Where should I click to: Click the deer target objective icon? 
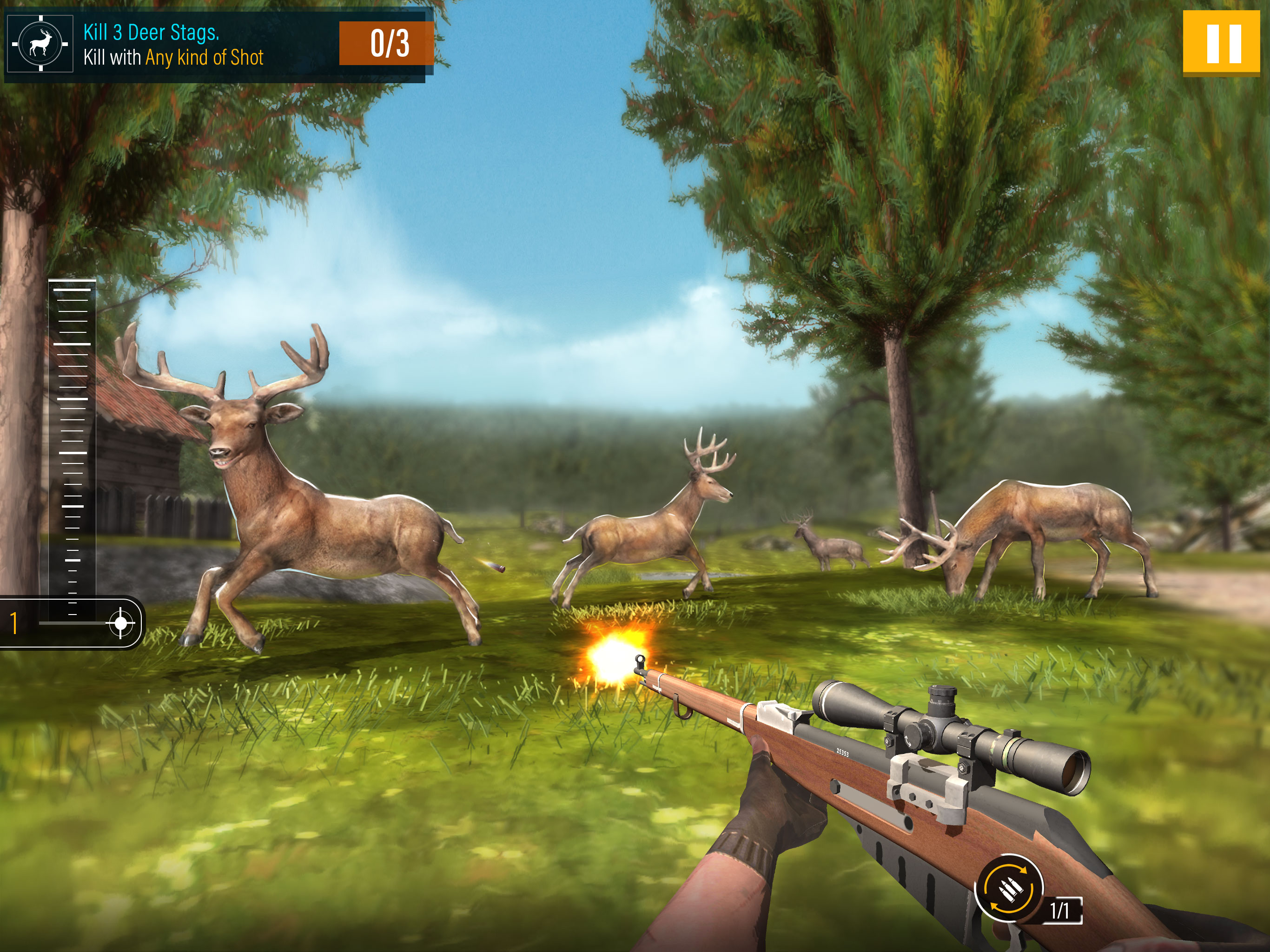tap(40, 44)
